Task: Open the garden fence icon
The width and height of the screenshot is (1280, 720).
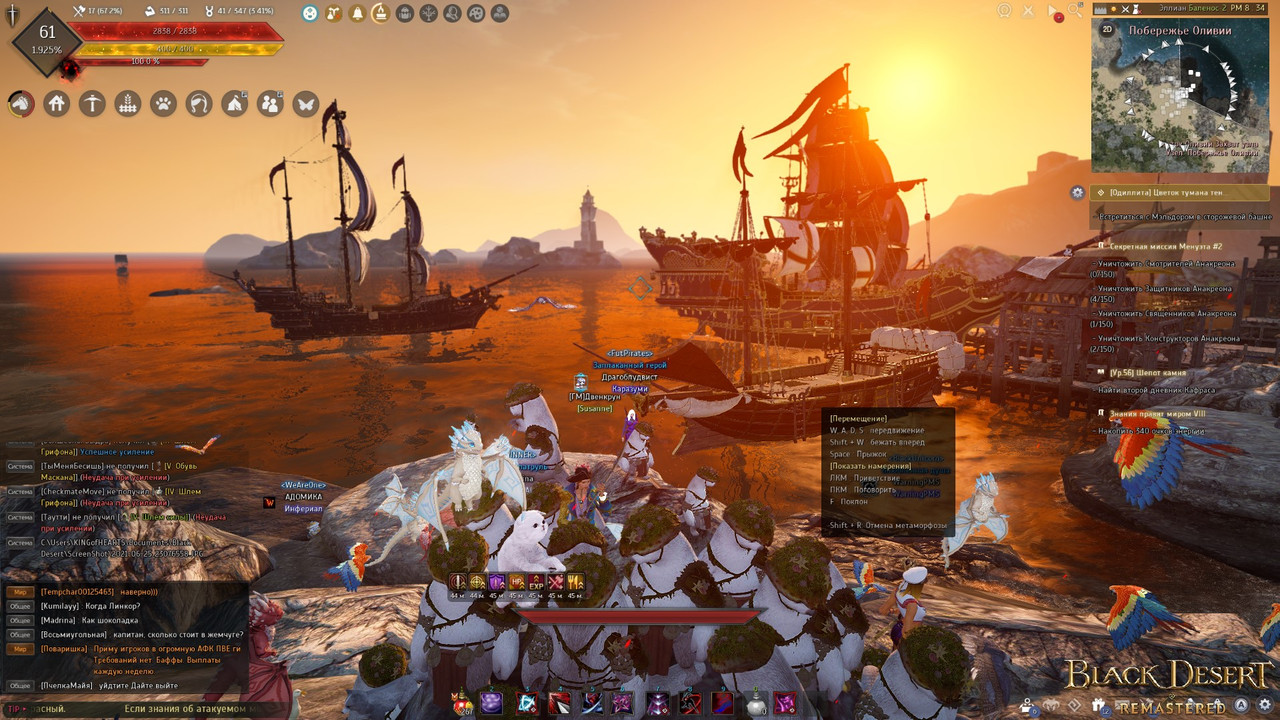Action: tap(128, 103)
